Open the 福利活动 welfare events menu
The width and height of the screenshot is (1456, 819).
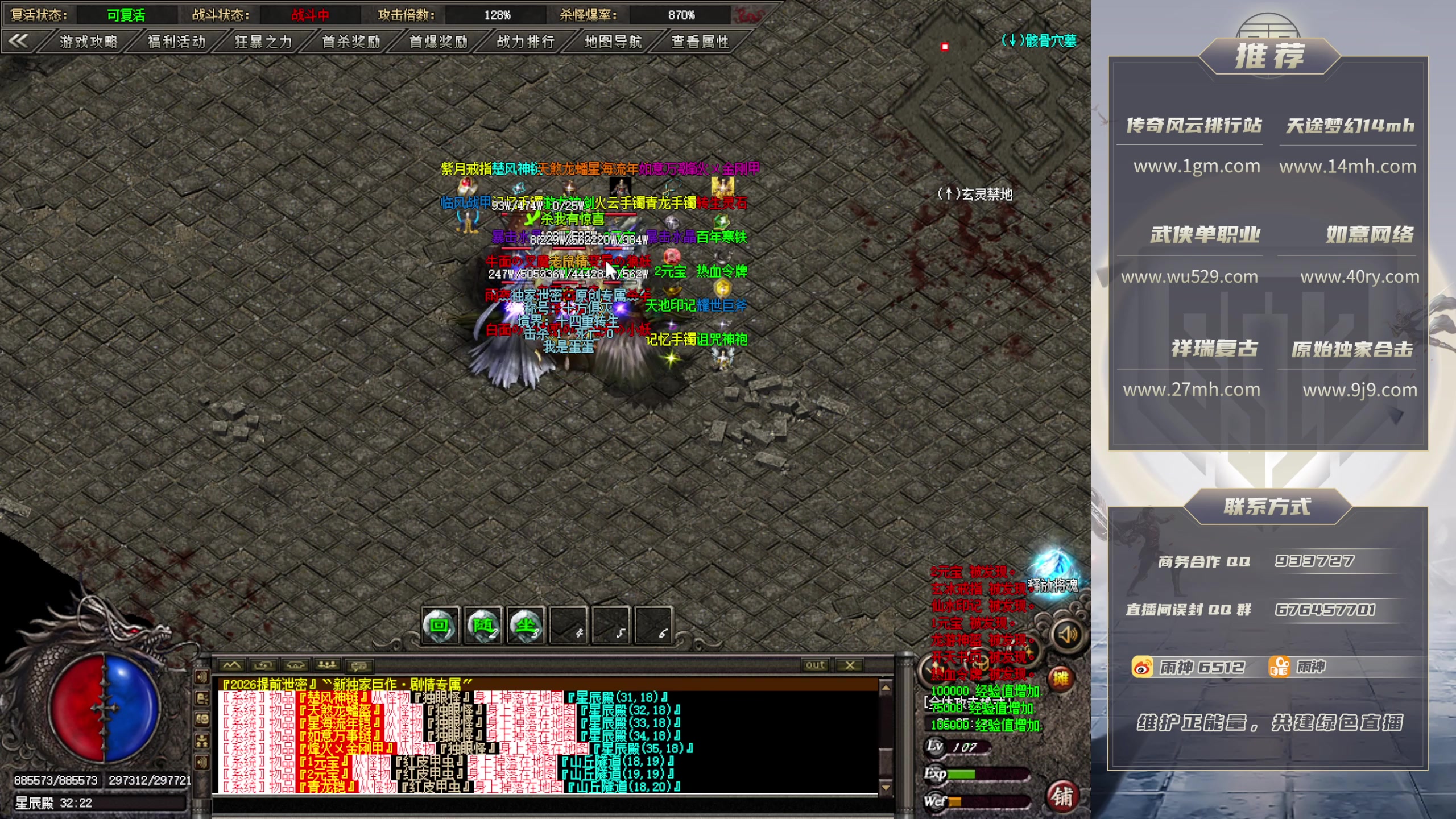176,42
